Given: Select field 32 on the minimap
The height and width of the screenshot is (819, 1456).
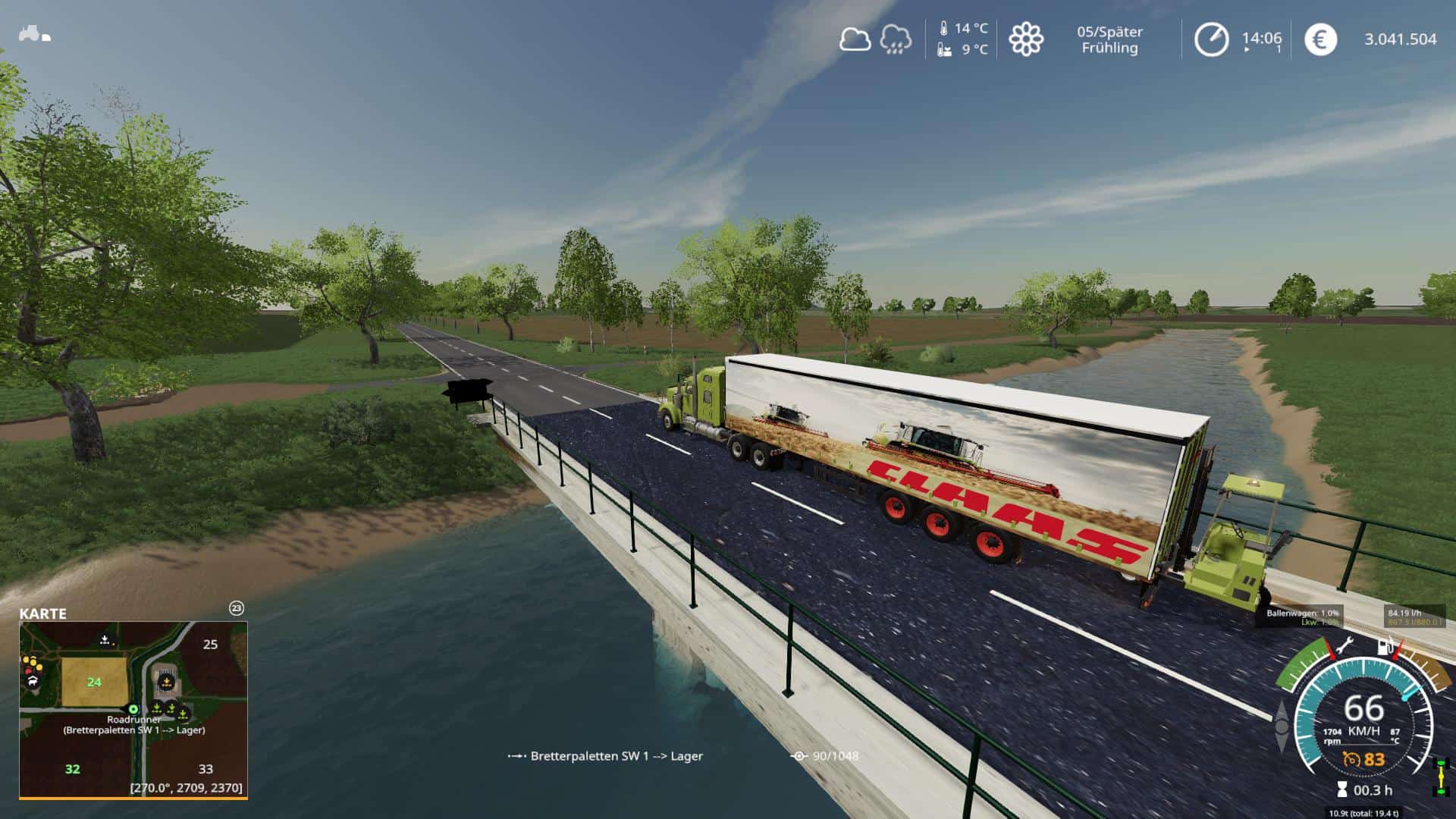Looking at the screenshot, I should point(72,769).
